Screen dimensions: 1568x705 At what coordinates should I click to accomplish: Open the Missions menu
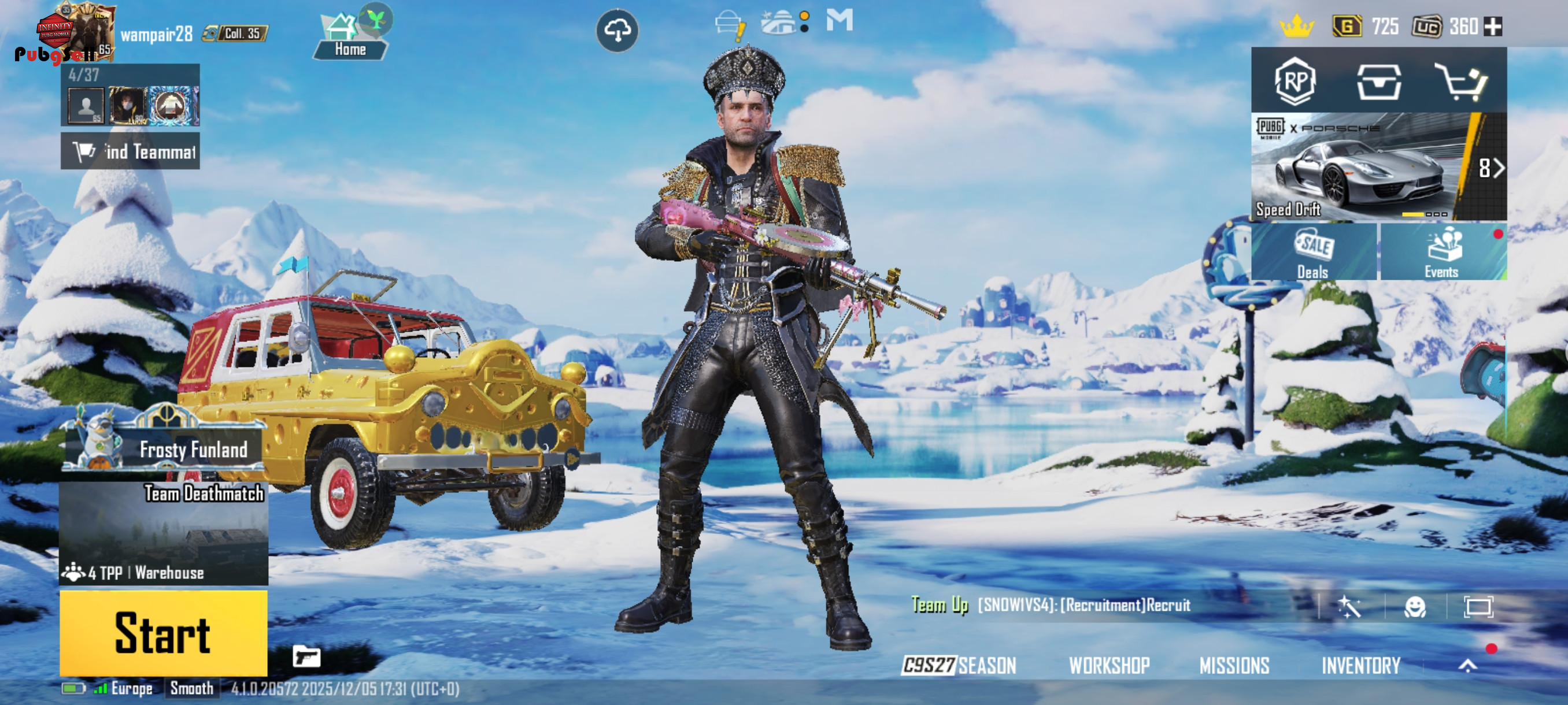[x=1234, y=666]
